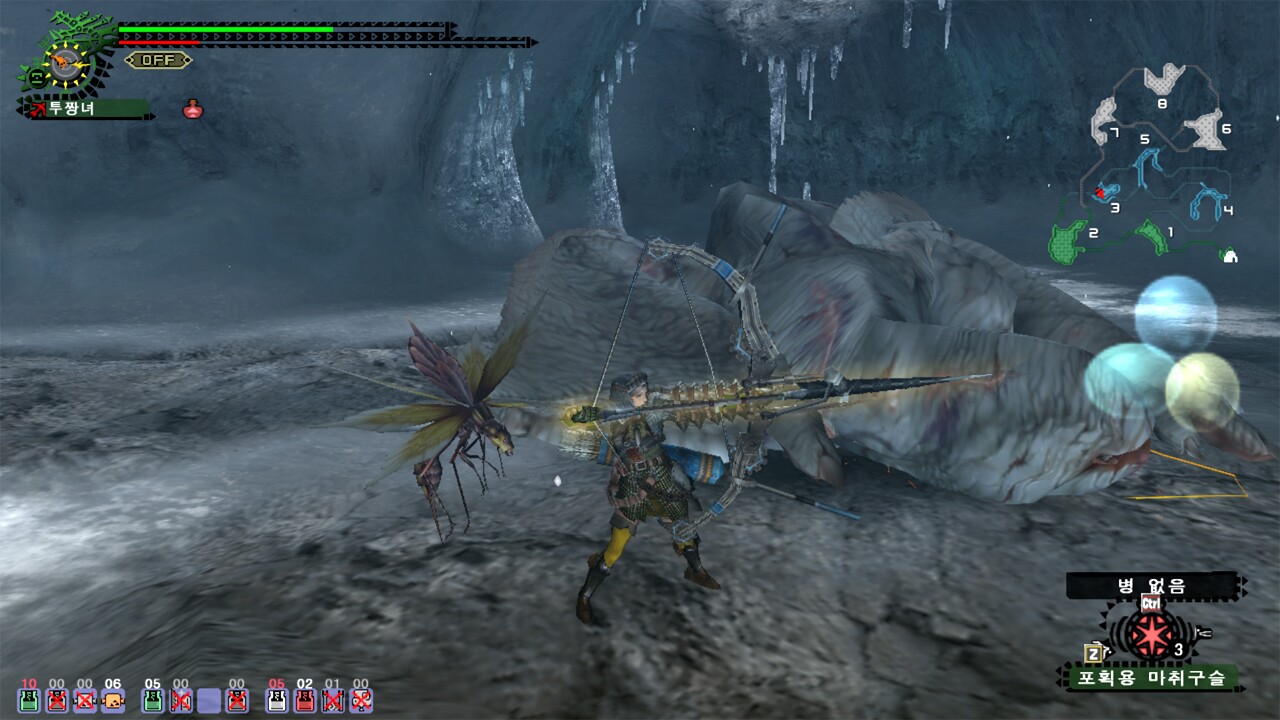Click the 포획용 마취구슬 item label
This screenshot has width=1280, height=720.
pyautogui.click(x=1148, y=678)
